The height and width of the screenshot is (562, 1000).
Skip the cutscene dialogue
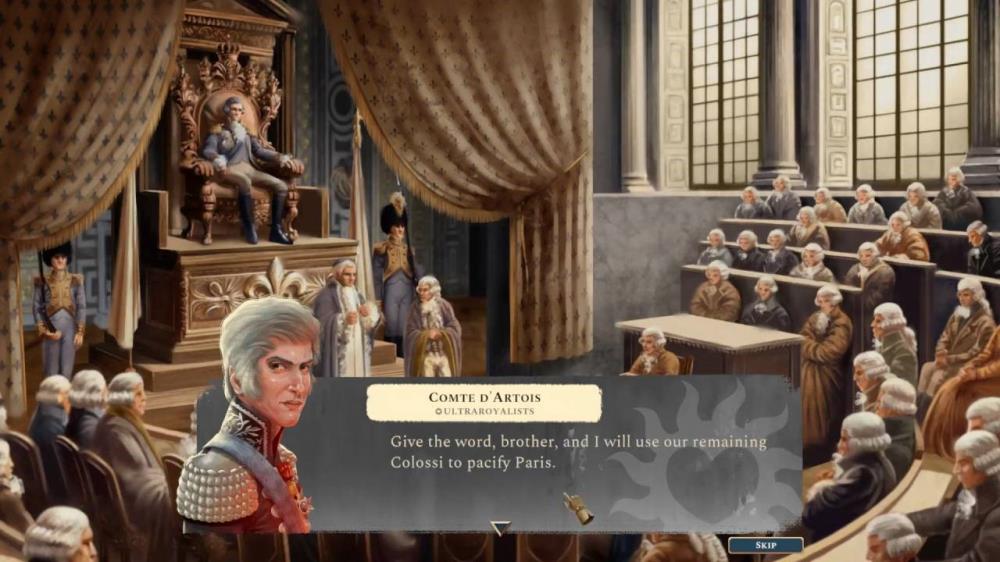(x=765, y=546)
